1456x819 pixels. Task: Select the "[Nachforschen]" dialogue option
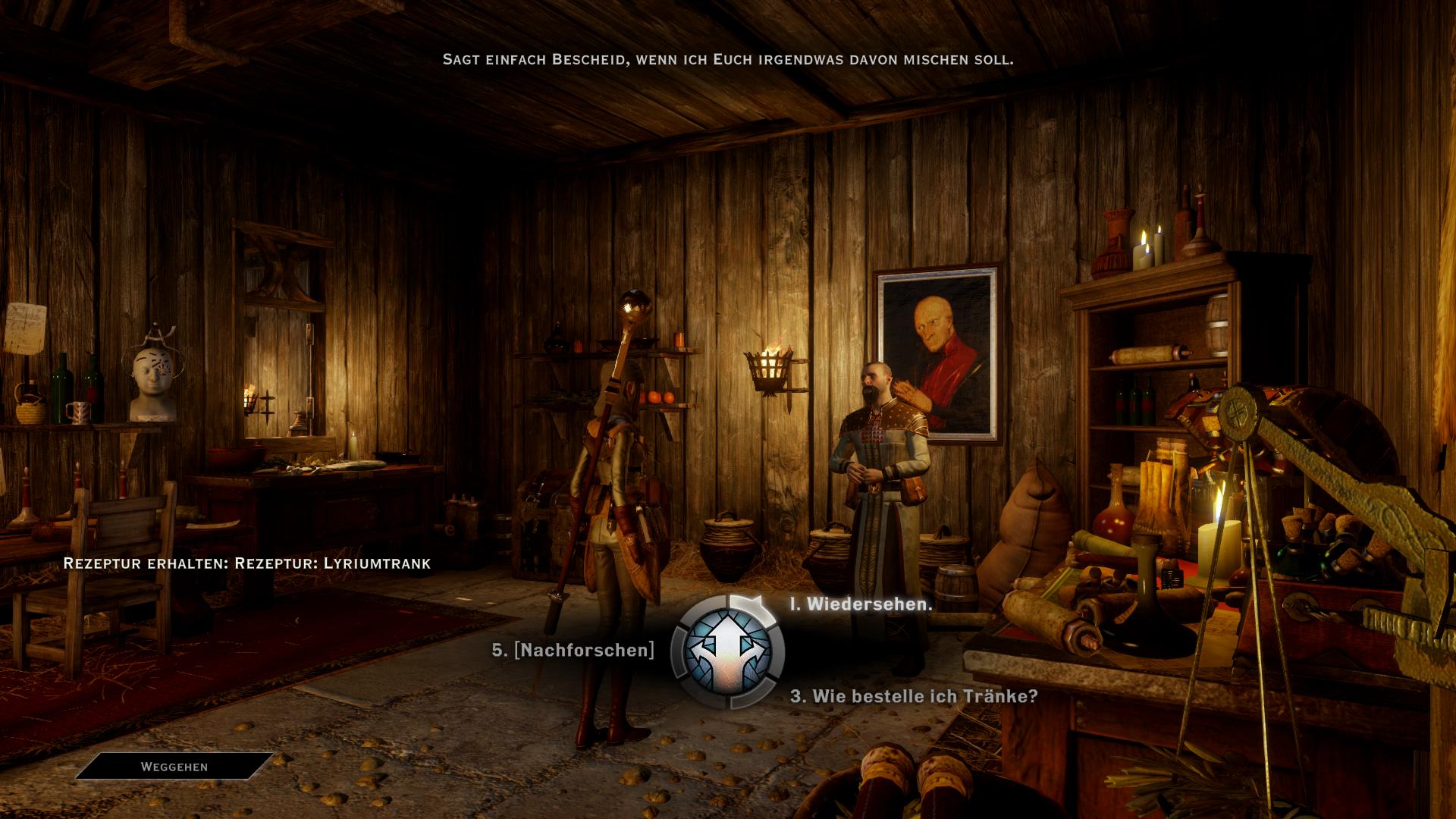(573, 650)
